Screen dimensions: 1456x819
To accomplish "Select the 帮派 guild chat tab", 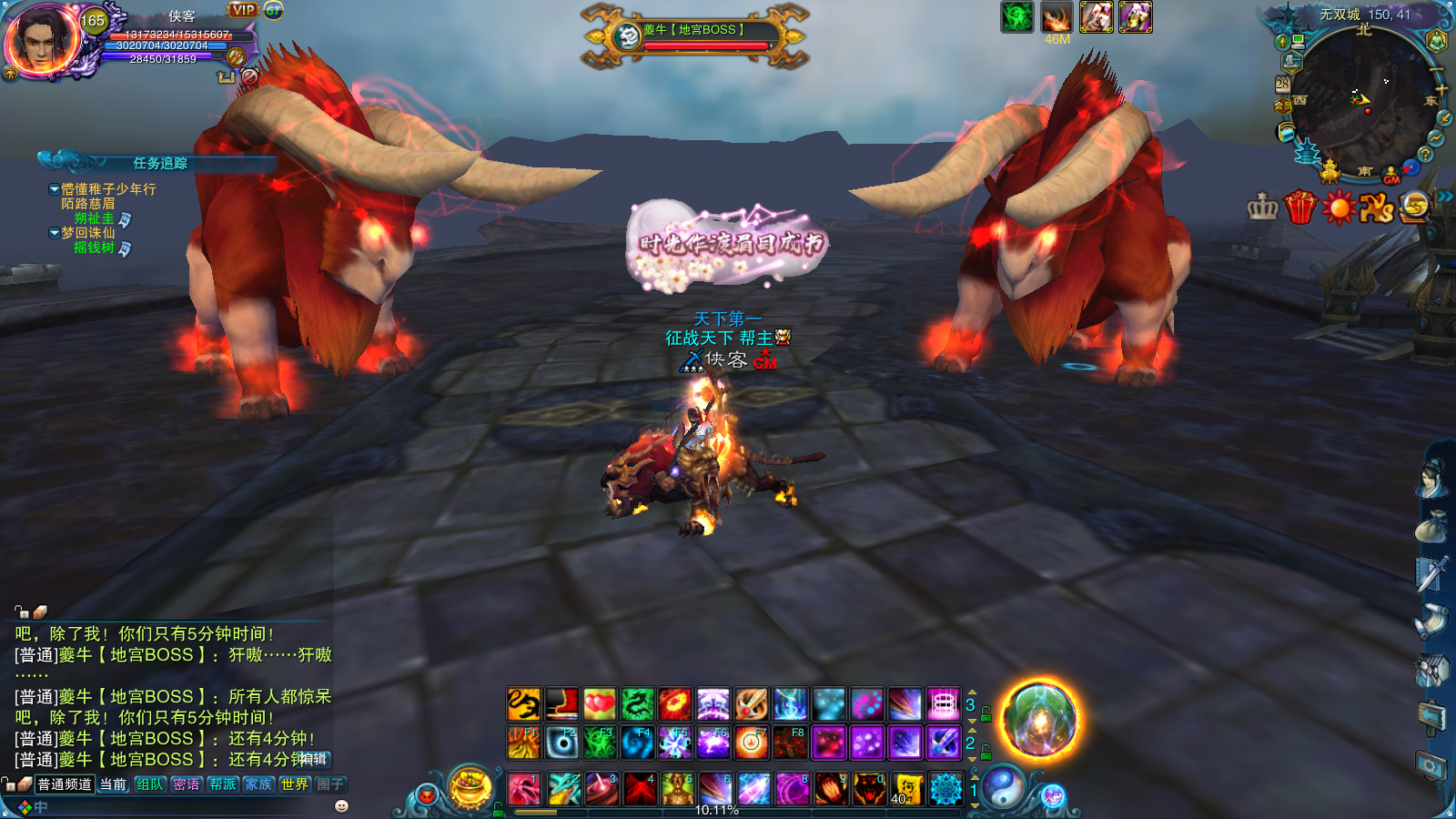I will tap(222, 784).
